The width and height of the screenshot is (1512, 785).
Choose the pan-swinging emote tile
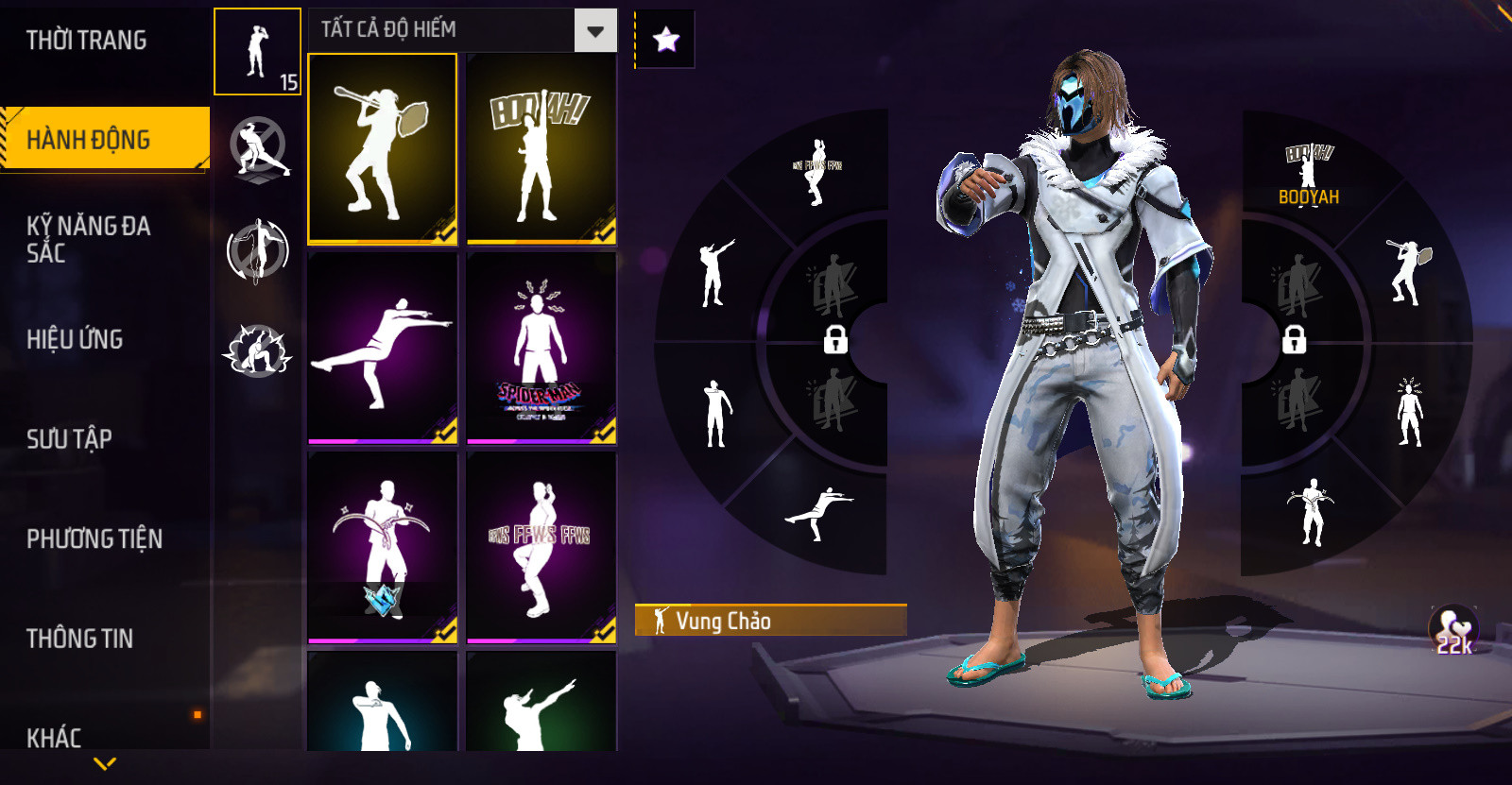pyautogui.click(x=383, y=149)
